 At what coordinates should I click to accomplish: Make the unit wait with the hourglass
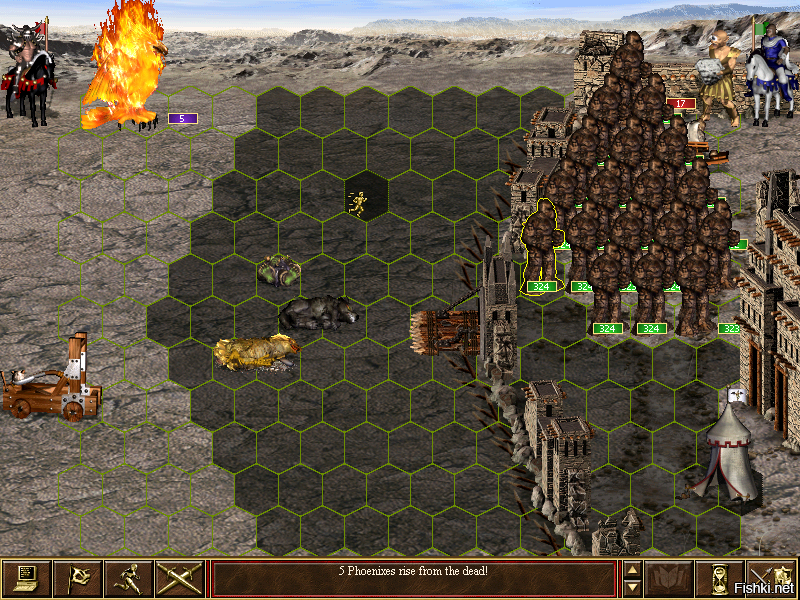tap(719, 578)
